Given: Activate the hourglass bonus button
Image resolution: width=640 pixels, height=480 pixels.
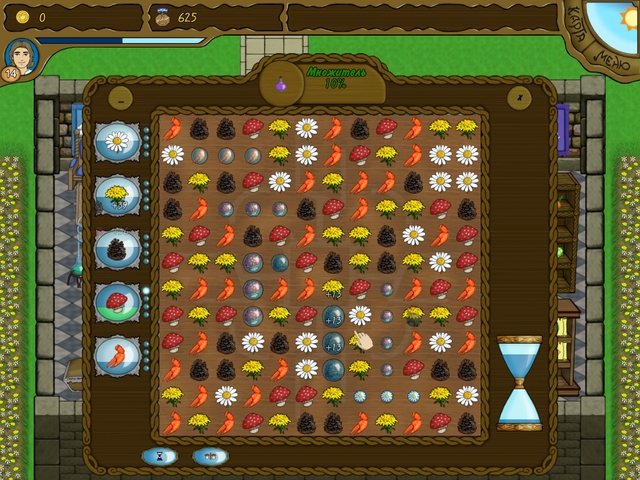Looking at the screenshot, I should click(x=158, y=456).
